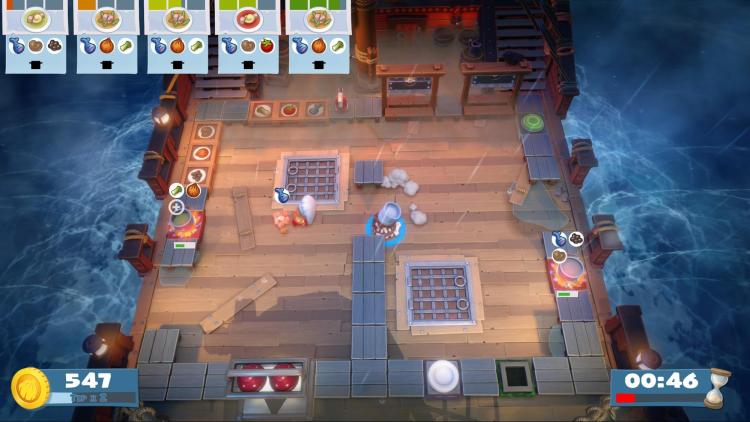Select the potato and tomato soup order
The image size is (750, 422).
pyautogui.click(x=249, y=36)
